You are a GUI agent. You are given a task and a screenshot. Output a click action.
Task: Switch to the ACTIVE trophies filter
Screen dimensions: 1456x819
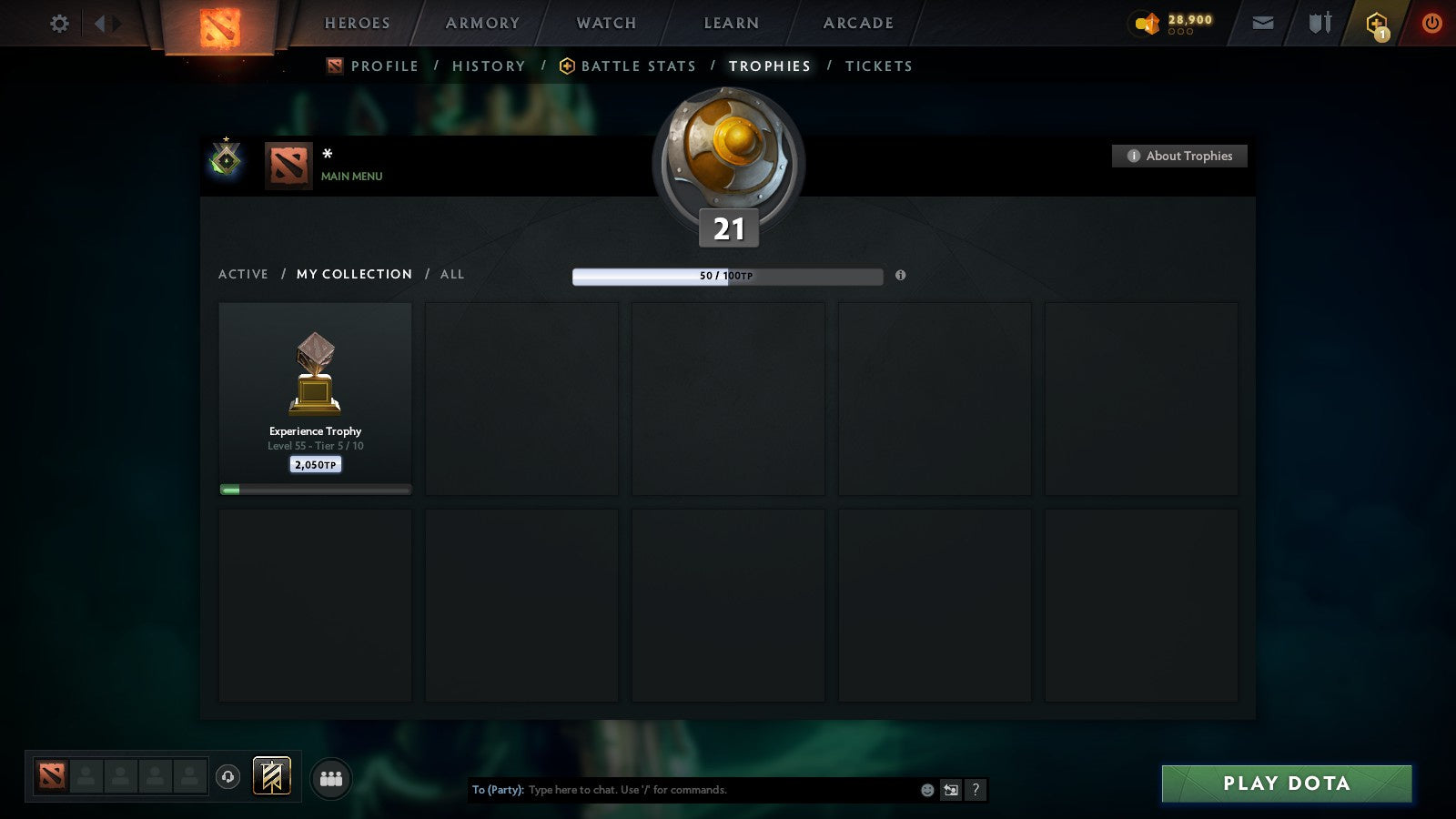click(243, 274)
